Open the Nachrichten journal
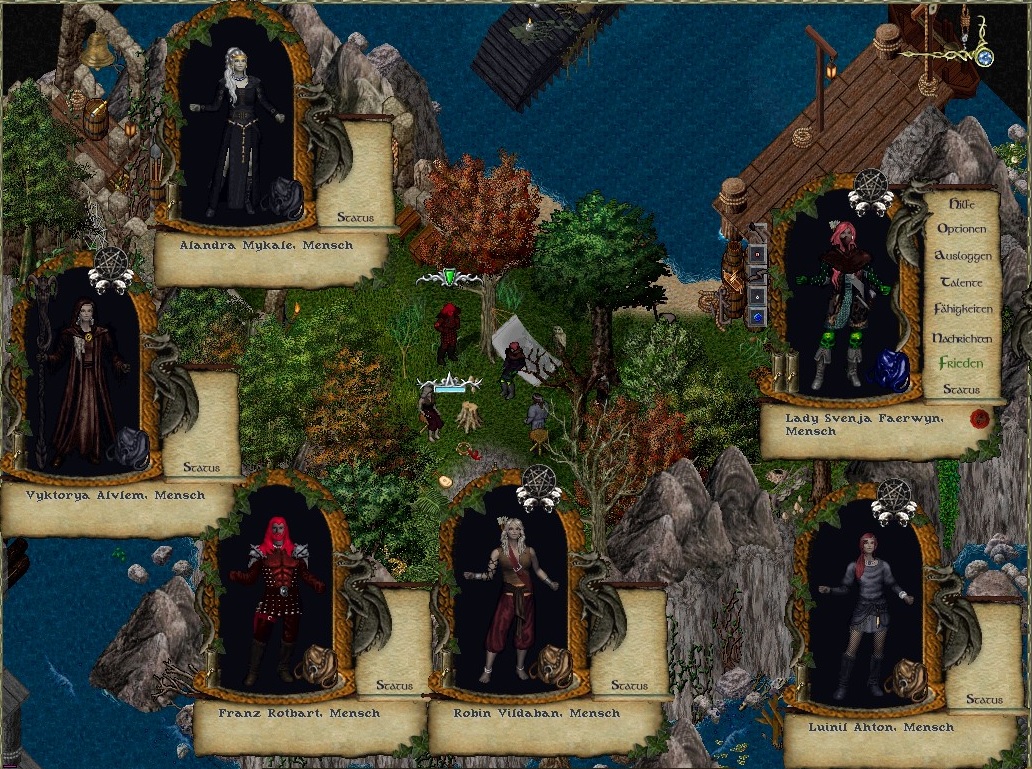The height and width of the screenshot is (769, 1032). pyautogui.click(x=961, y=338)
